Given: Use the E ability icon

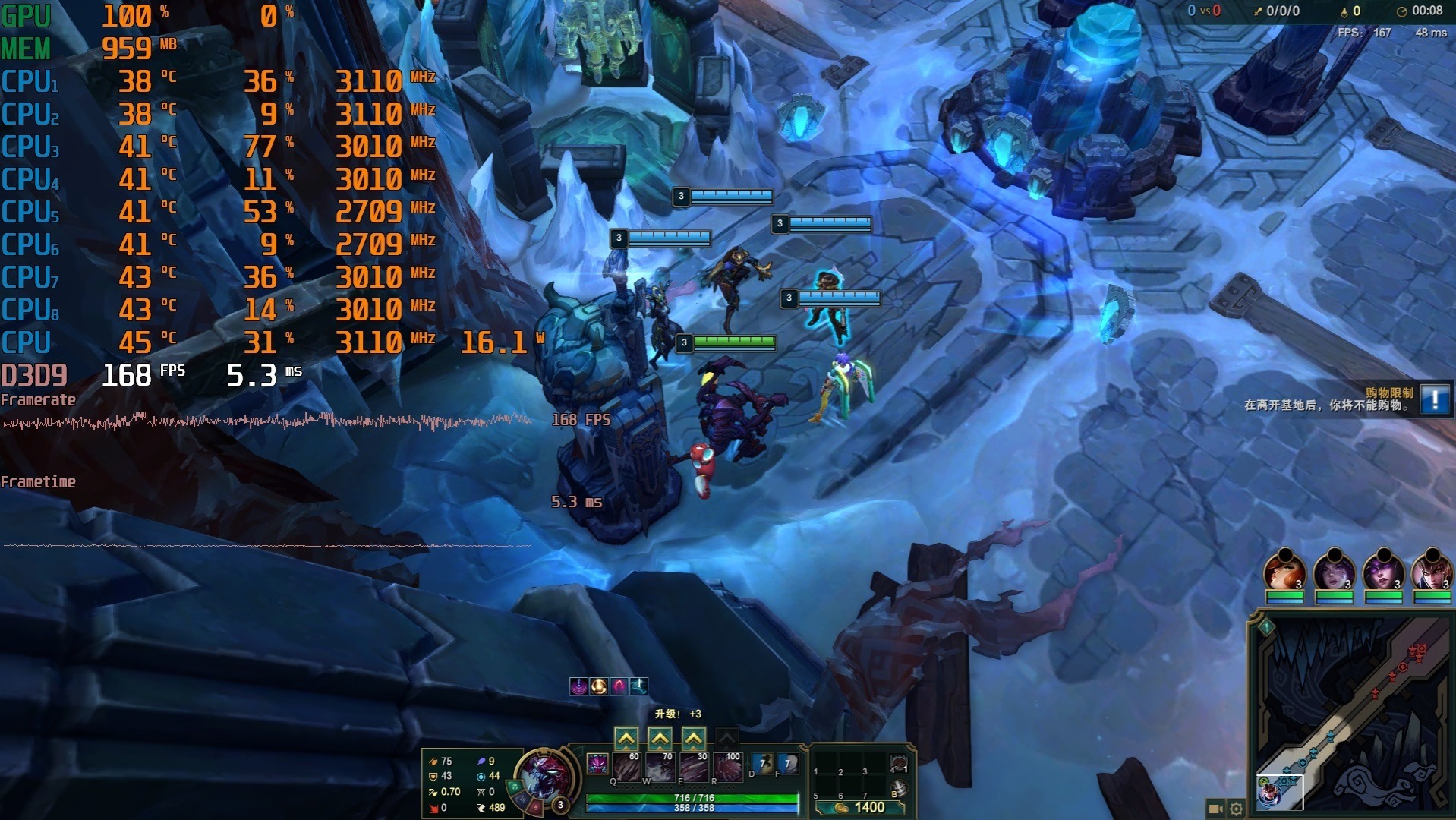Looking at the screenshot, I should (x=694, y=768).
